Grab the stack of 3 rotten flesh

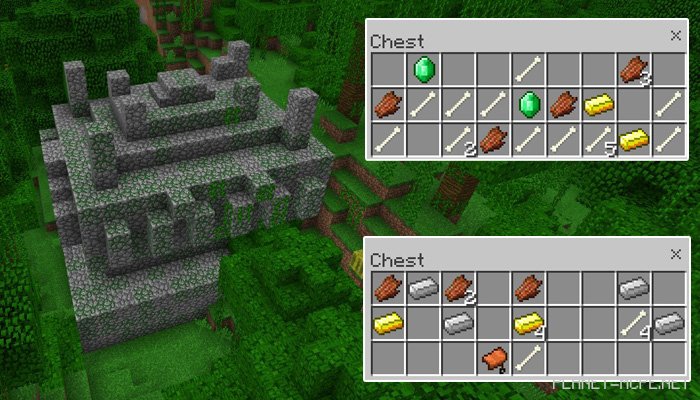(632, 69)
